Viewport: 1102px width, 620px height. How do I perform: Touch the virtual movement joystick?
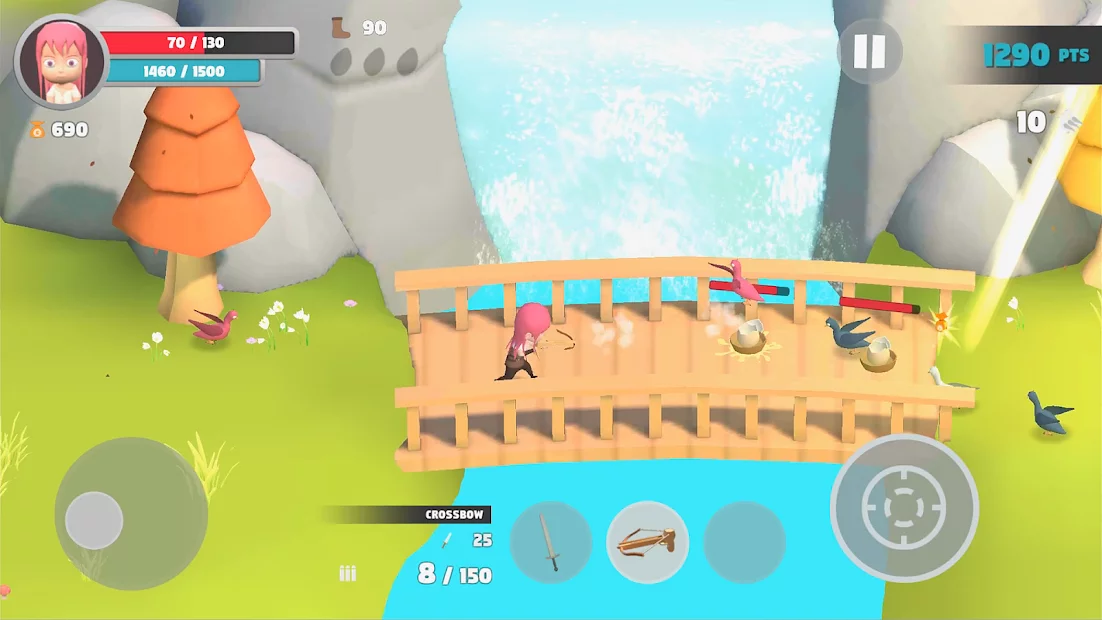tap(95, 520)
